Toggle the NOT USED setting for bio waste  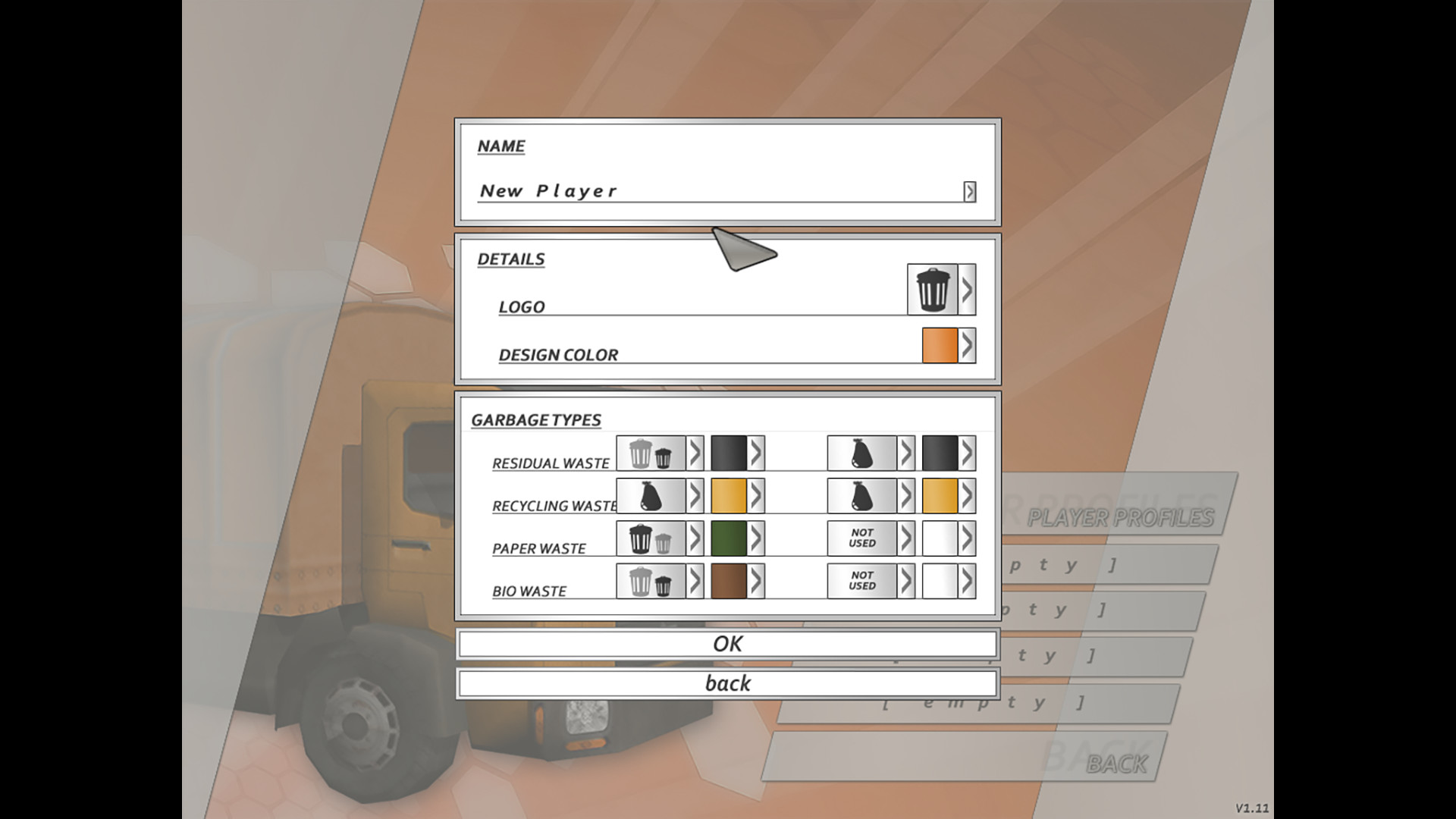863,582
